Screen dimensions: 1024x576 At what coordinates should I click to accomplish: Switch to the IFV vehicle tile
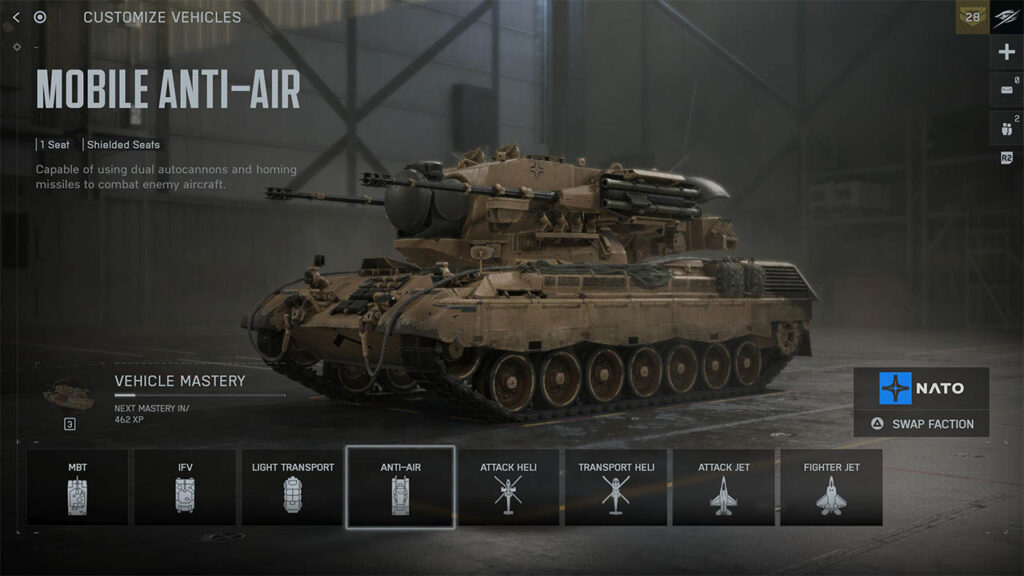pos(185,487)
